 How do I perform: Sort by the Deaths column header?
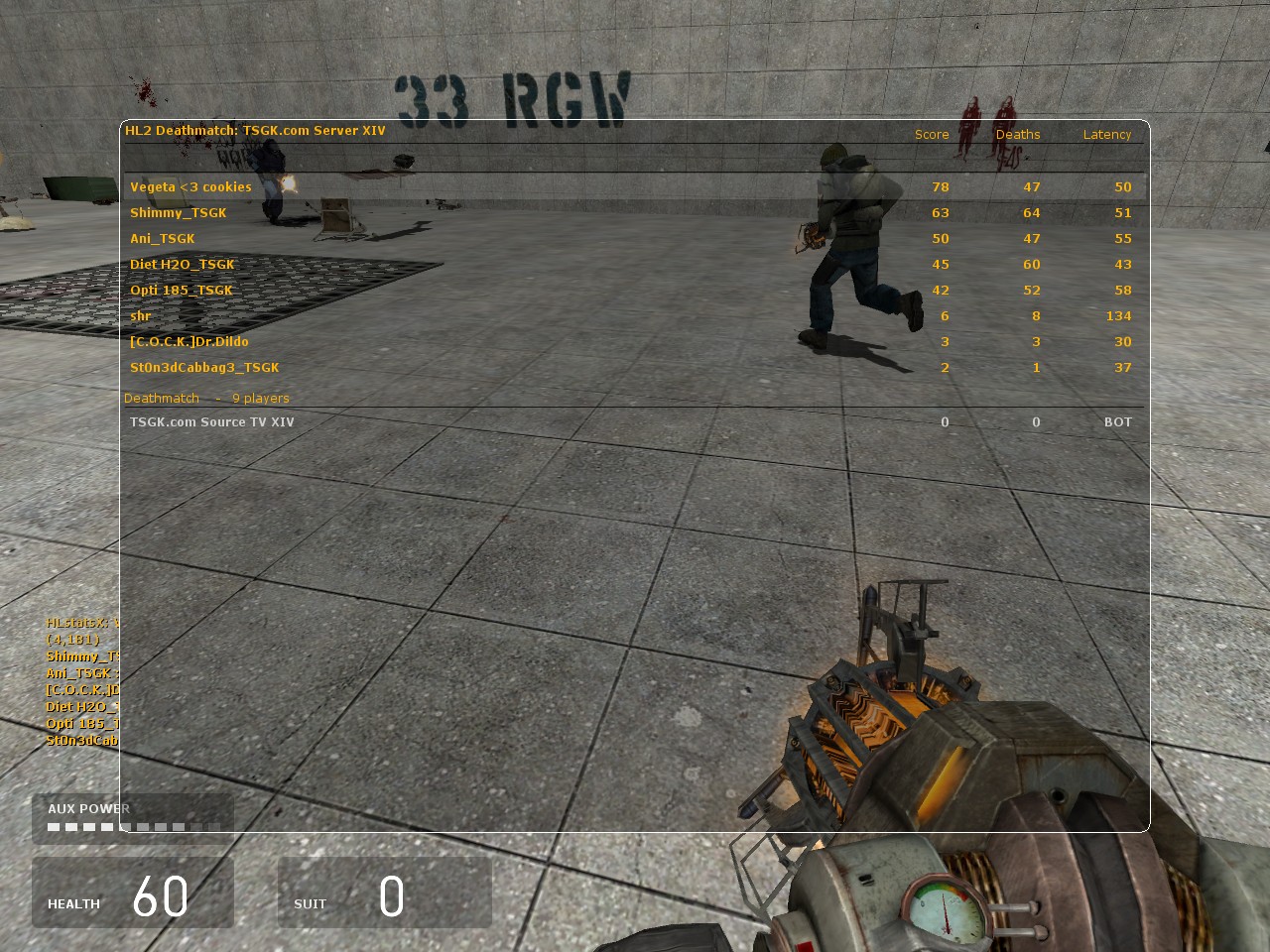(1017, 134)
